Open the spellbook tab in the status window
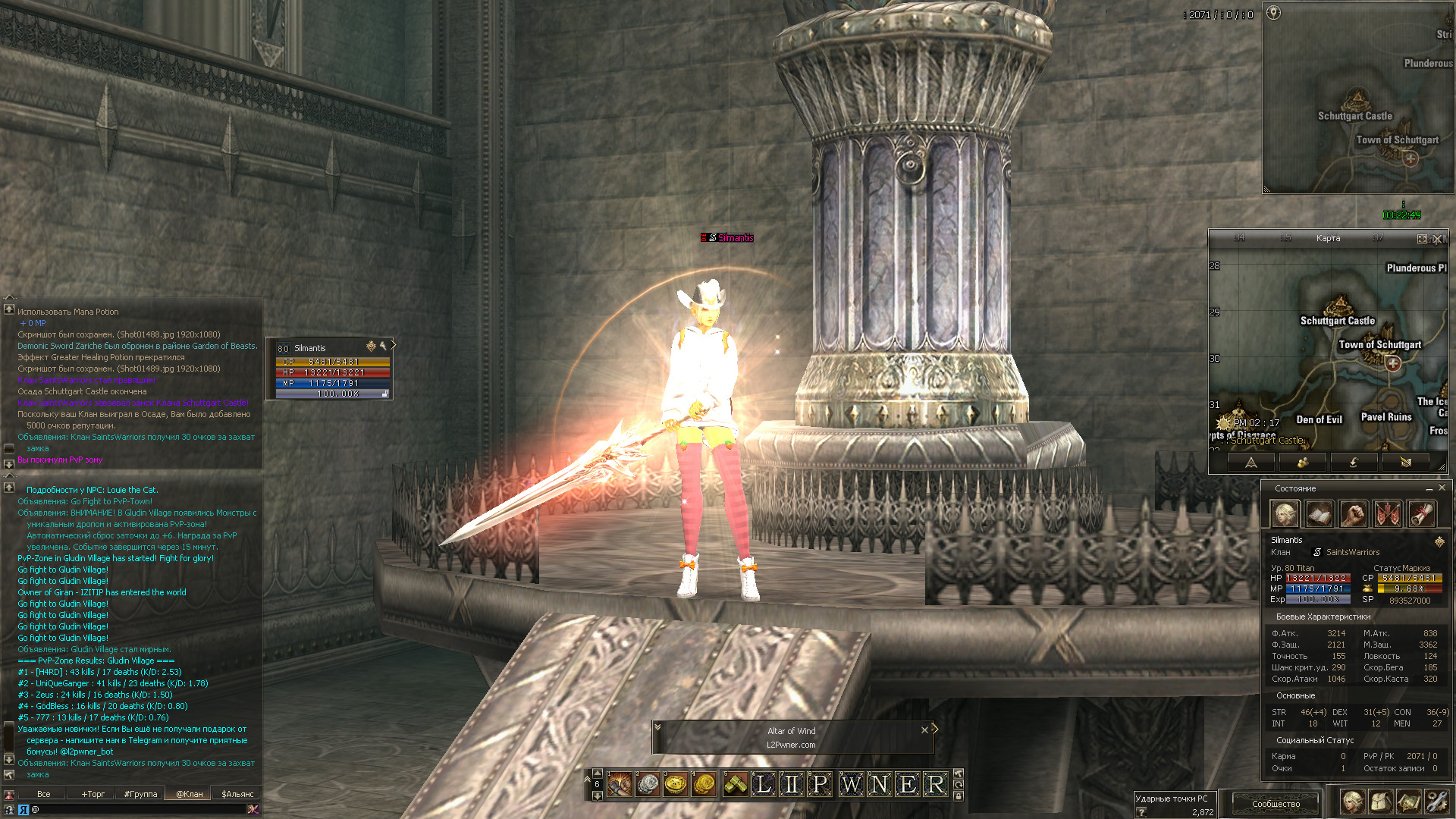 coord(1319,514)
